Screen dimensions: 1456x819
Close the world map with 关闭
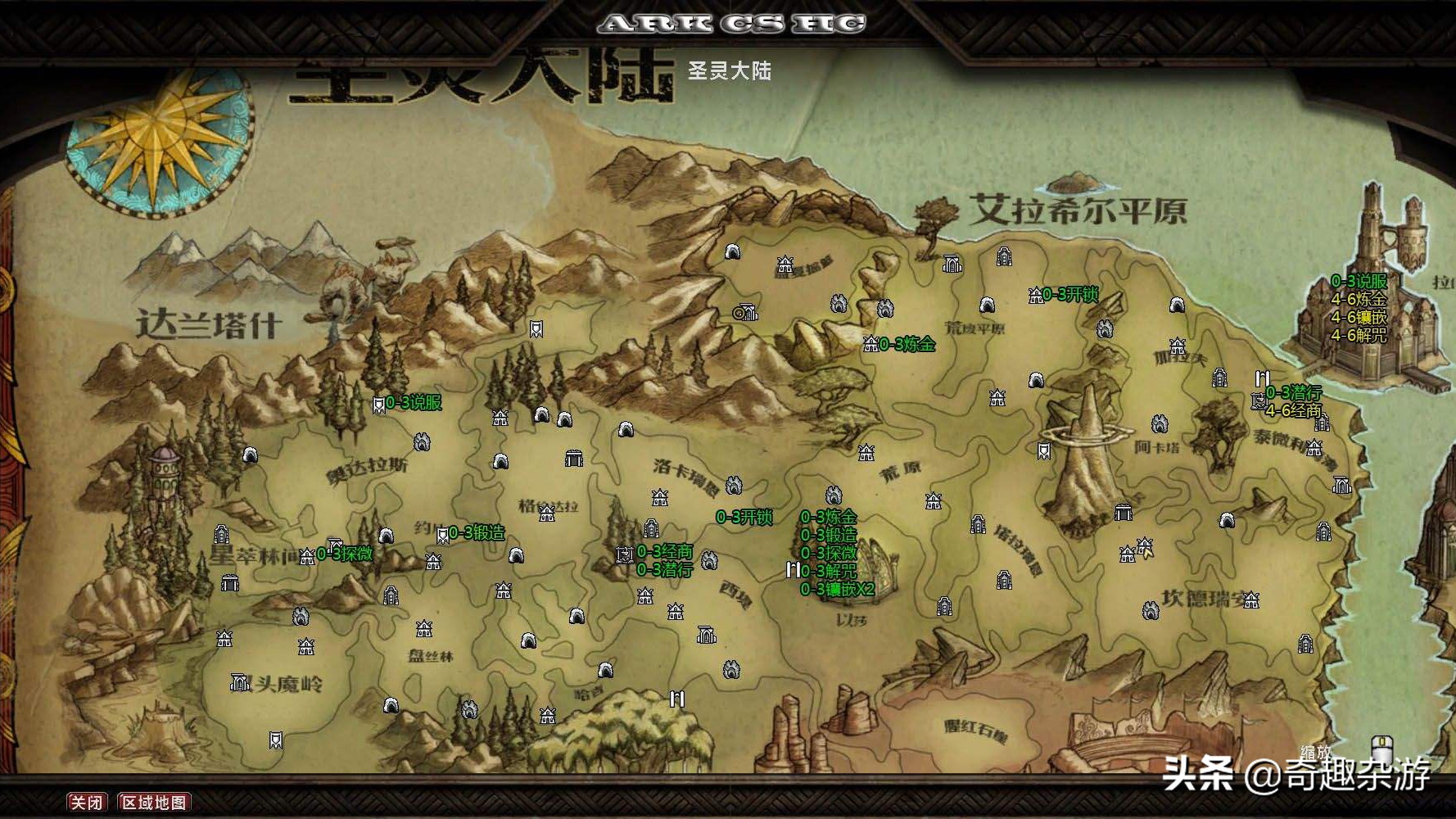click(86, 802)
